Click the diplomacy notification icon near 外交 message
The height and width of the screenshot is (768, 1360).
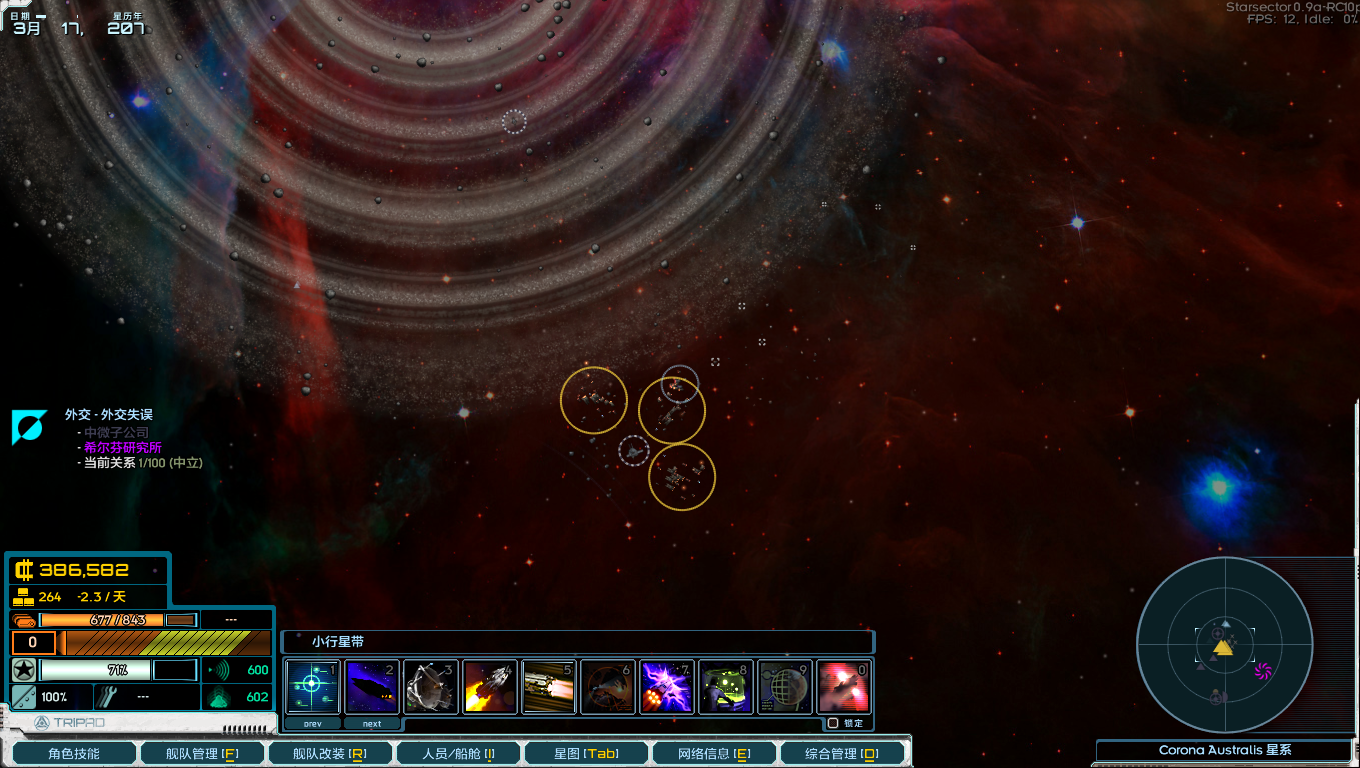click(29, 428)
